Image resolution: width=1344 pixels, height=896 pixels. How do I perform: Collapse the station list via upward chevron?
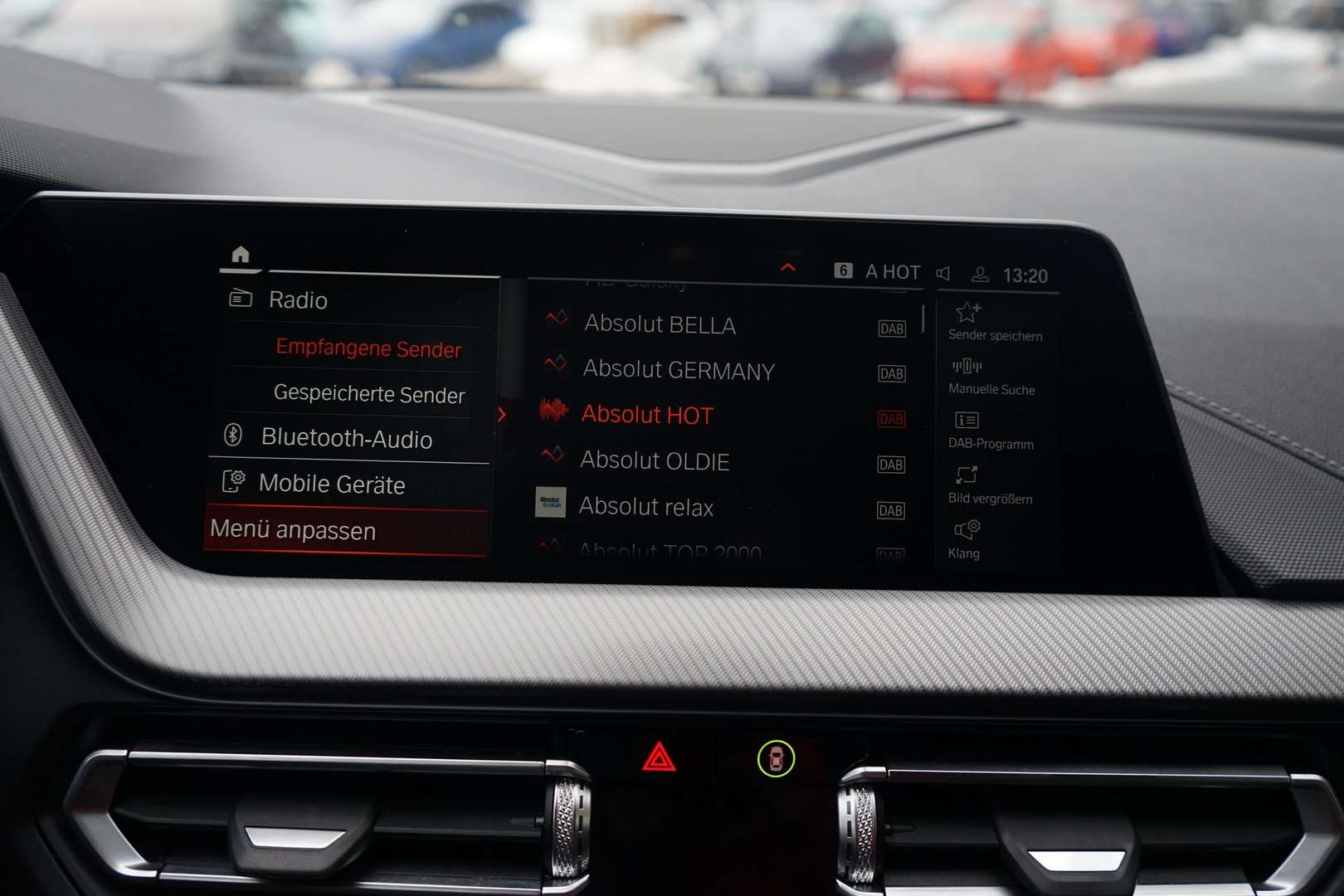pyautogui.click(x=786, y=268)
